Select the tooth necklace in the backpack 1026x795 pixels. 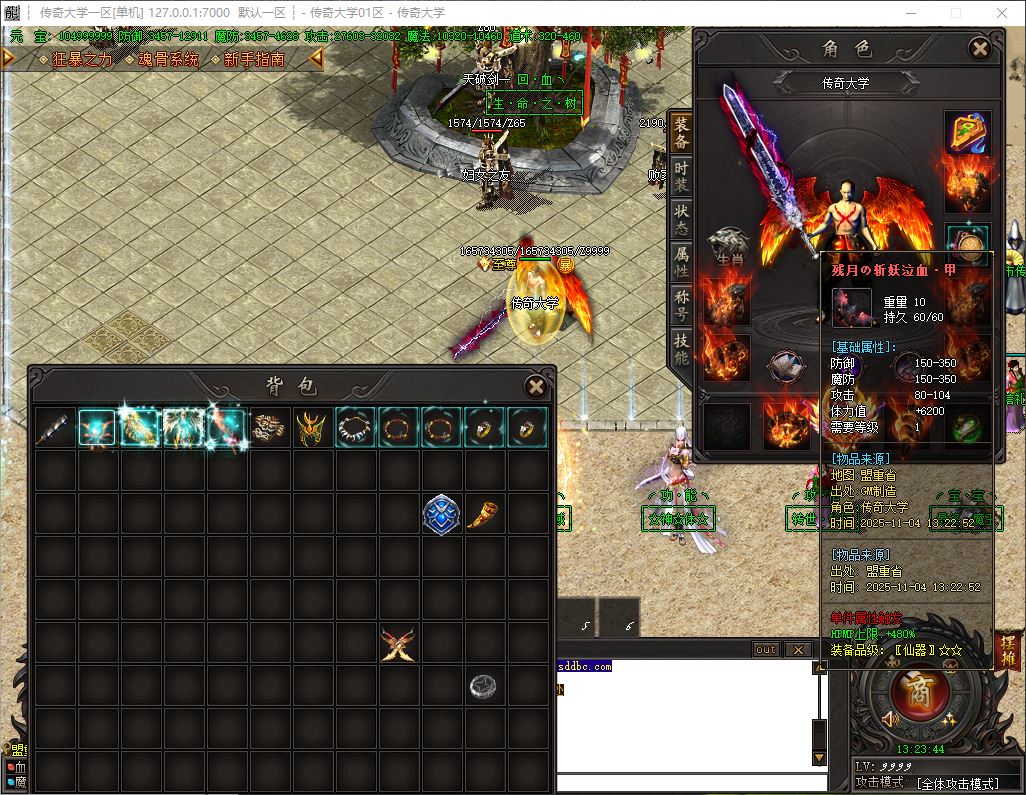(355, 428)
